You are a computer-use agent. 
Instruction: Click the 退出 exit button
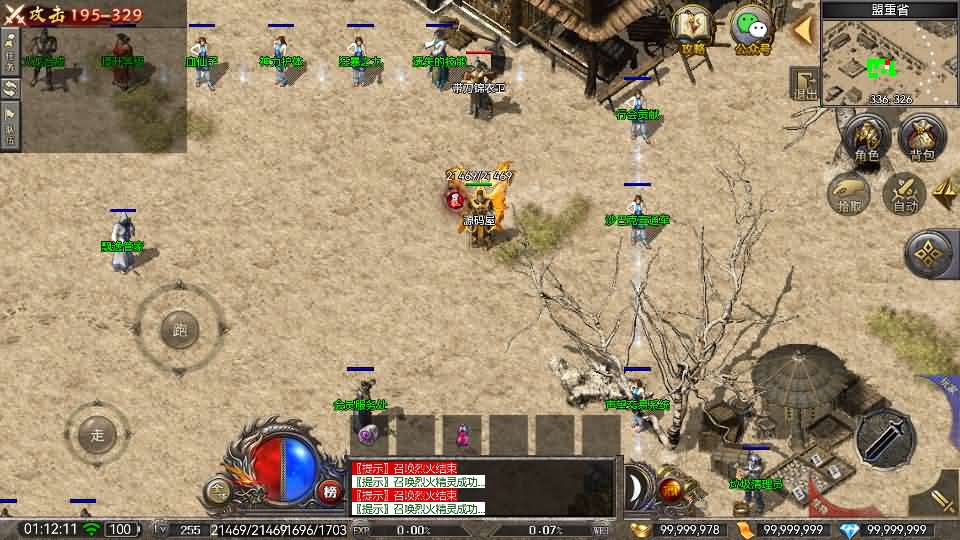coord(804,83)
